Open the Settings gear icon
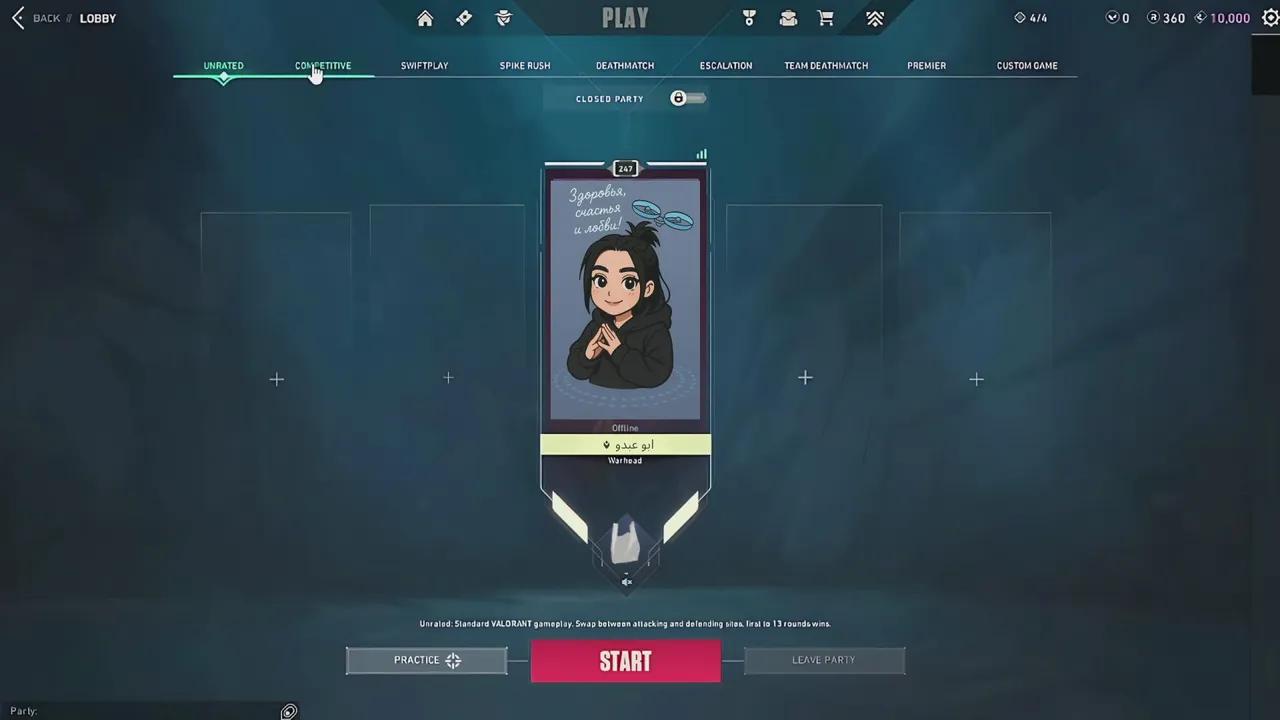Image resolution: width=1280 pixels, height=720 pixels. (1271, 17)
